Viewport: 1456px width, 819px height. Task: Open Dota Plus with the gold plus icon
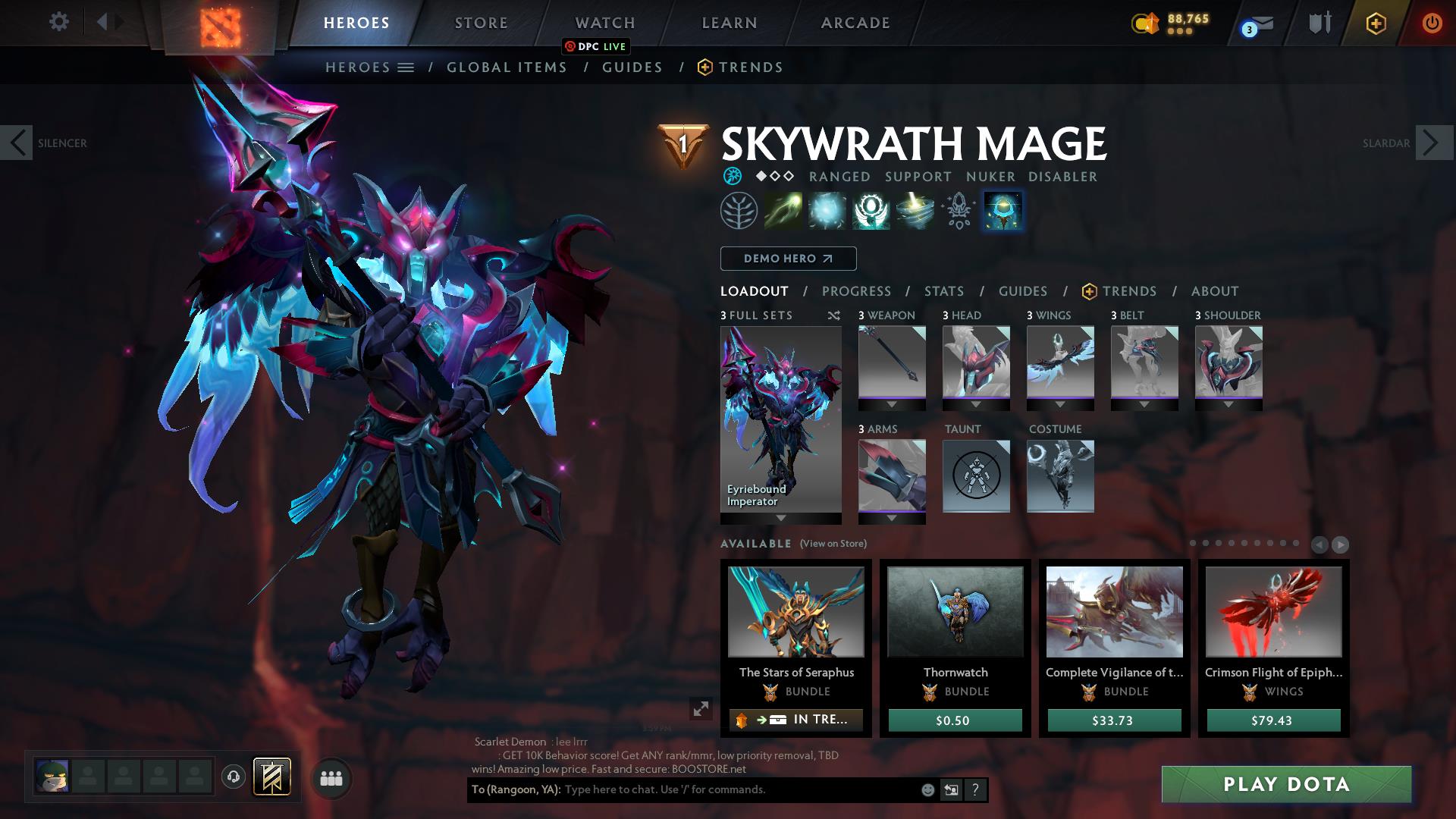[x=1376, y=23]
